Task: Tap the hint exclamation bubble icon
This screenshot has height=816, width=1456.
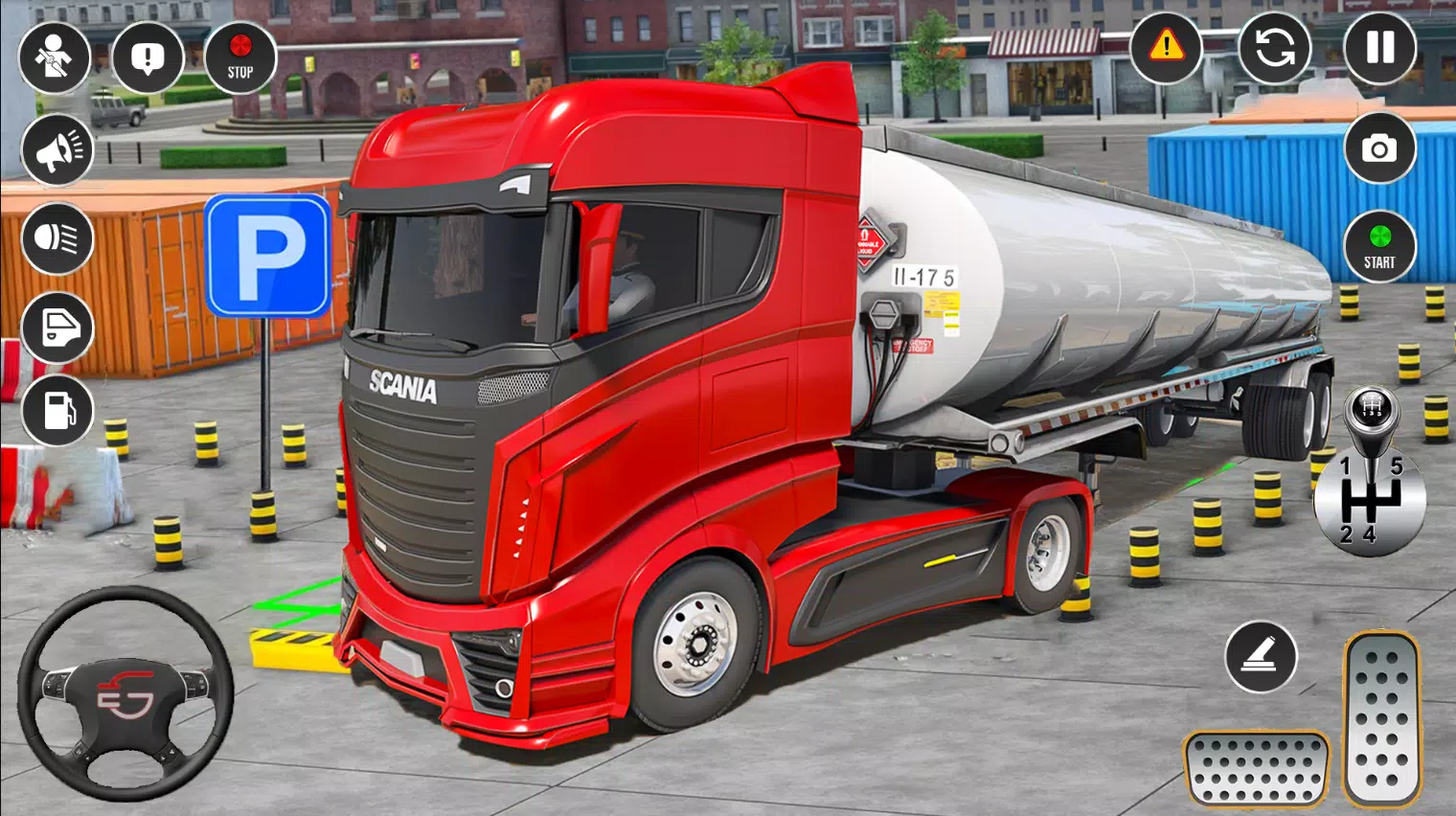Action: pyautogui.click(x=148, y=57)
